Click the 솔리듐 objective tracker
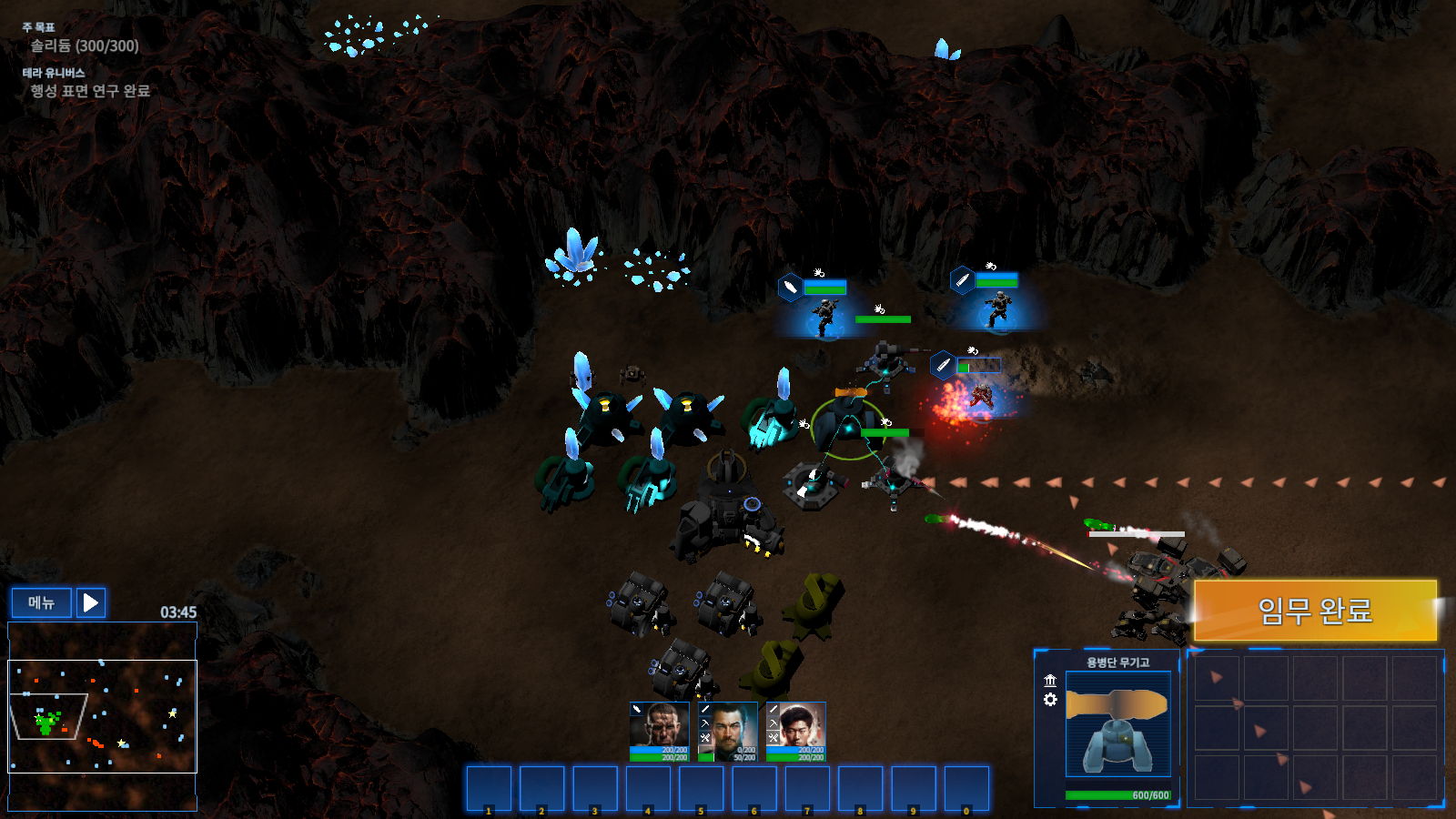1456x819 pixels. click(85, 45)
